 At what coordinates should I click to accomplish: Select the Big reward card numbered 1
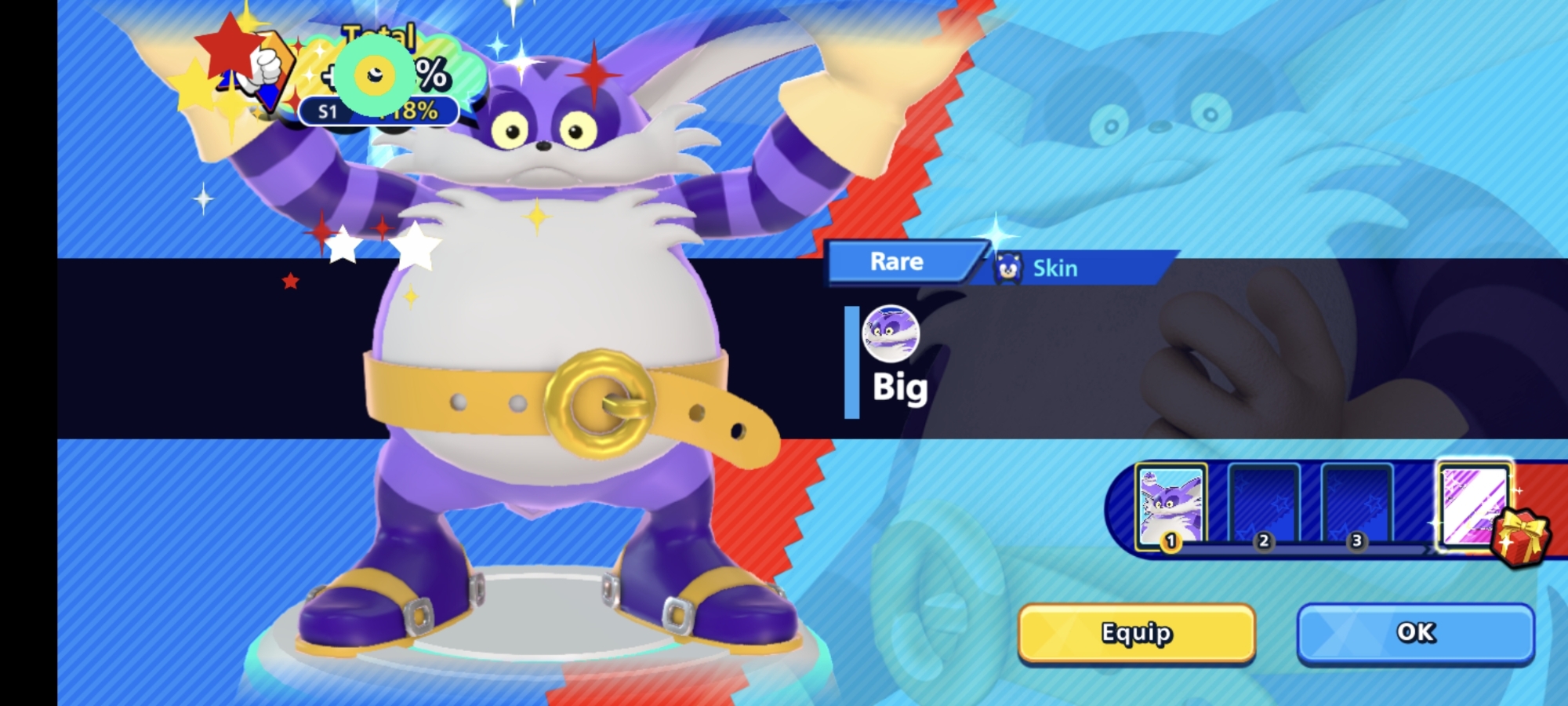click(x=1171, y=507)
